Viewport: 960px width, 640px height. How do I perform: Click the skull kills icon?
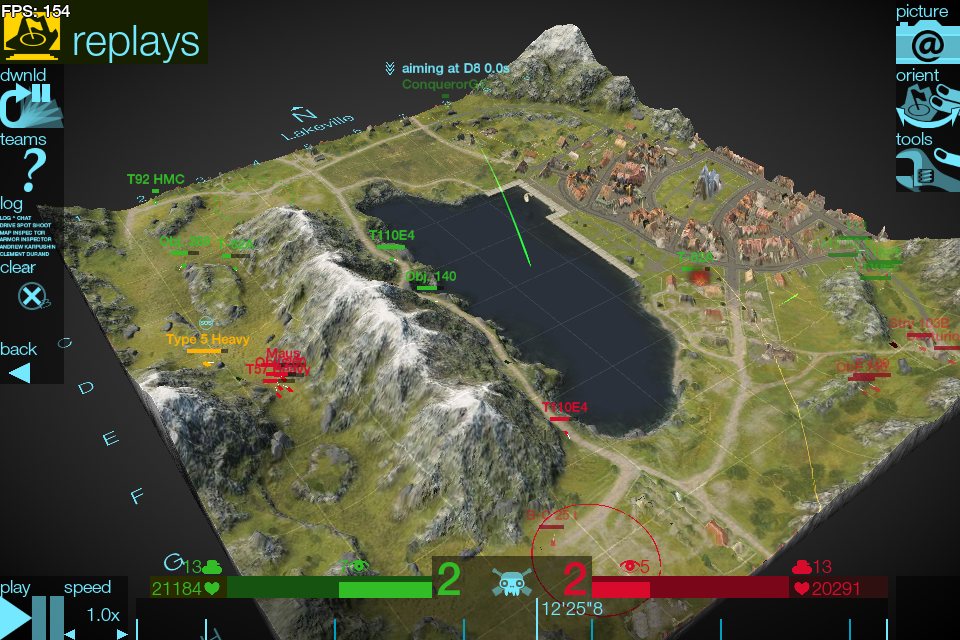click(x=510, y=583)
